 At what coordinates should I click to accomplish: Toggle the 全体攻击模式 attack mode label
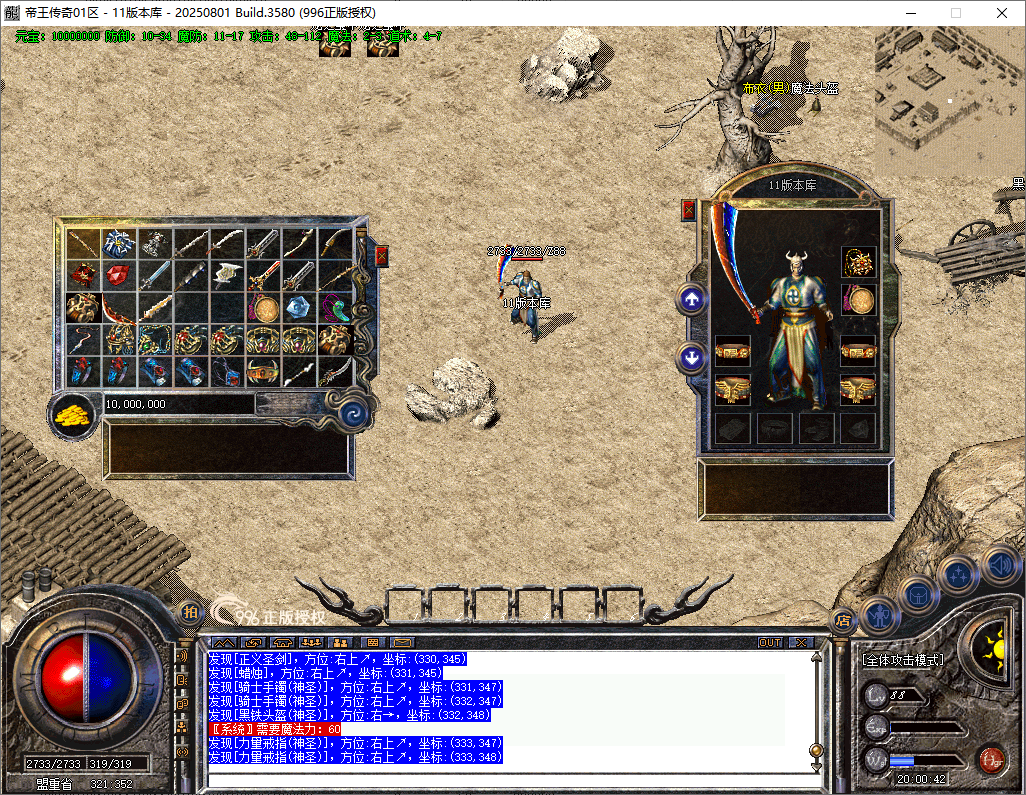tap(904, 660)
